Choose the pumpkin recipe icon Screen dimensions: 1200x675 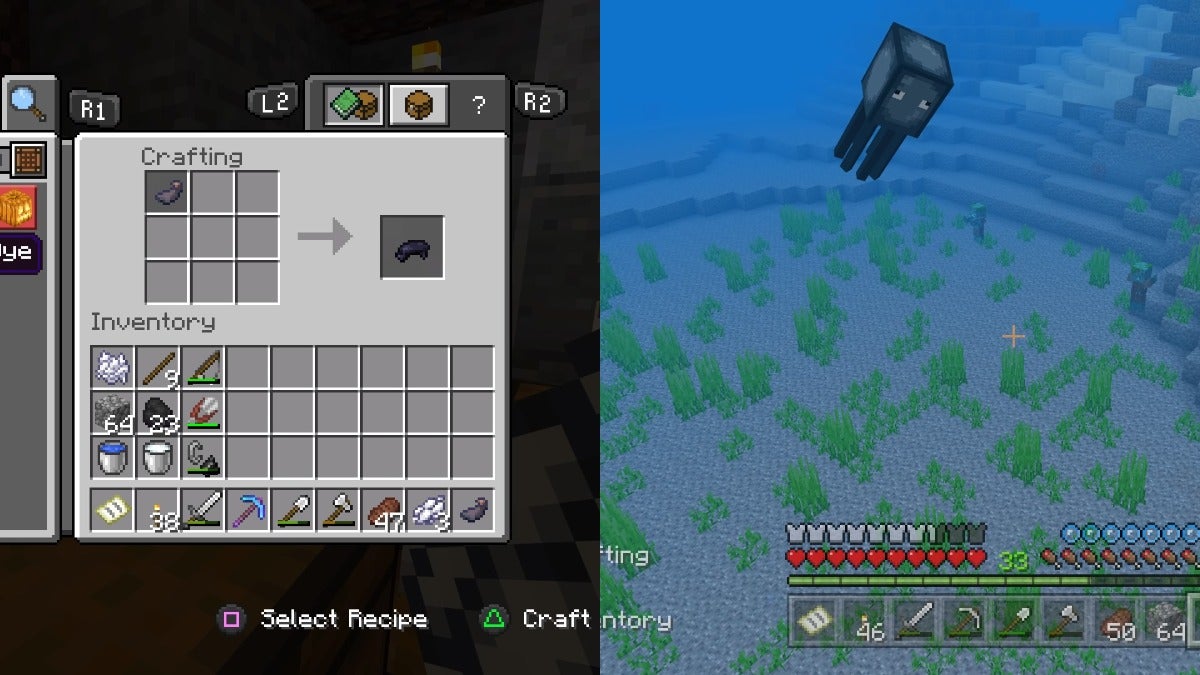[x=18, y=207]
